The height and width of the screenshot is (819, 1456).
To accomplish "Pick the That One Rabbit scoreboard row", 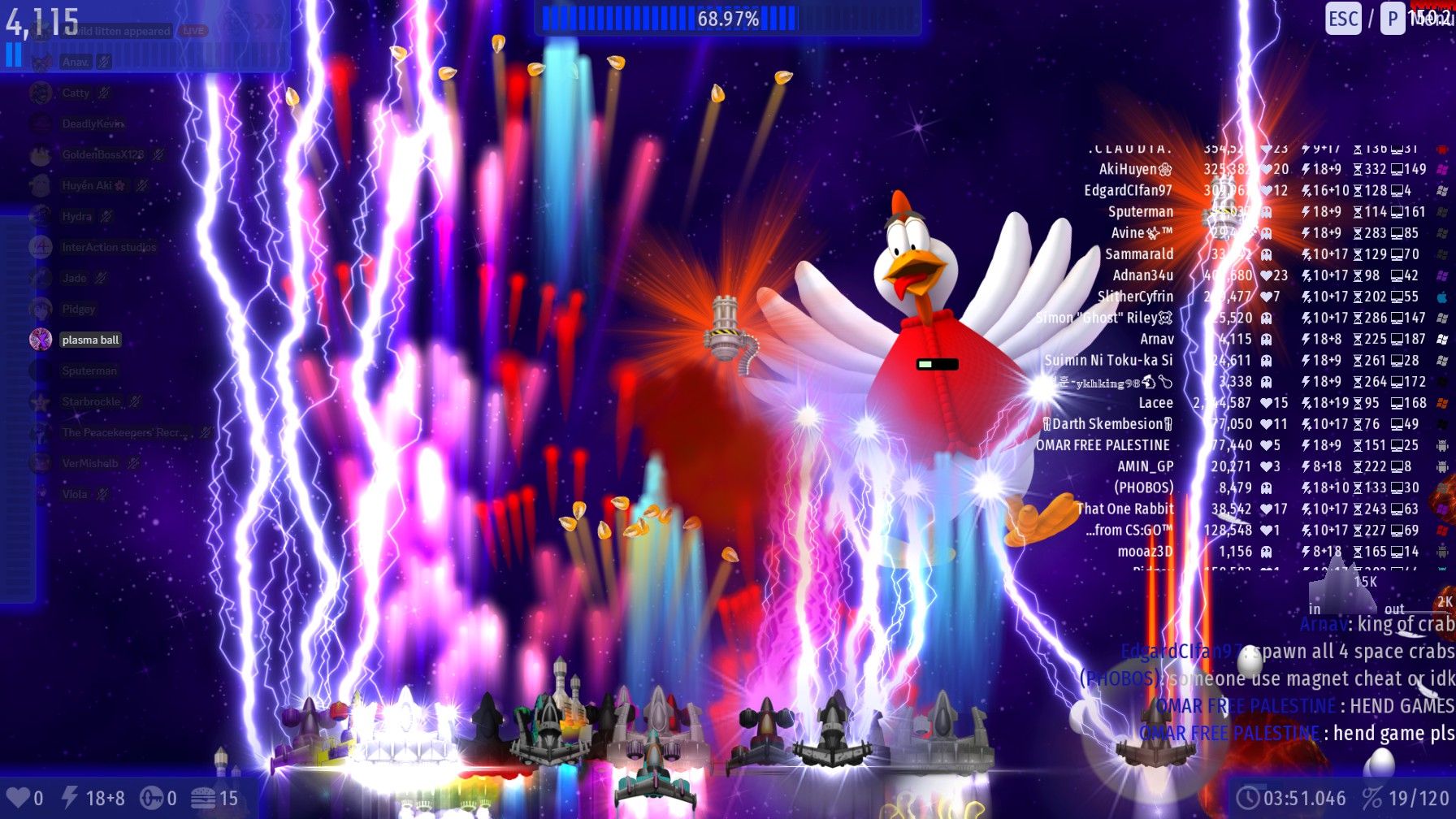I will pos(1125,509).
